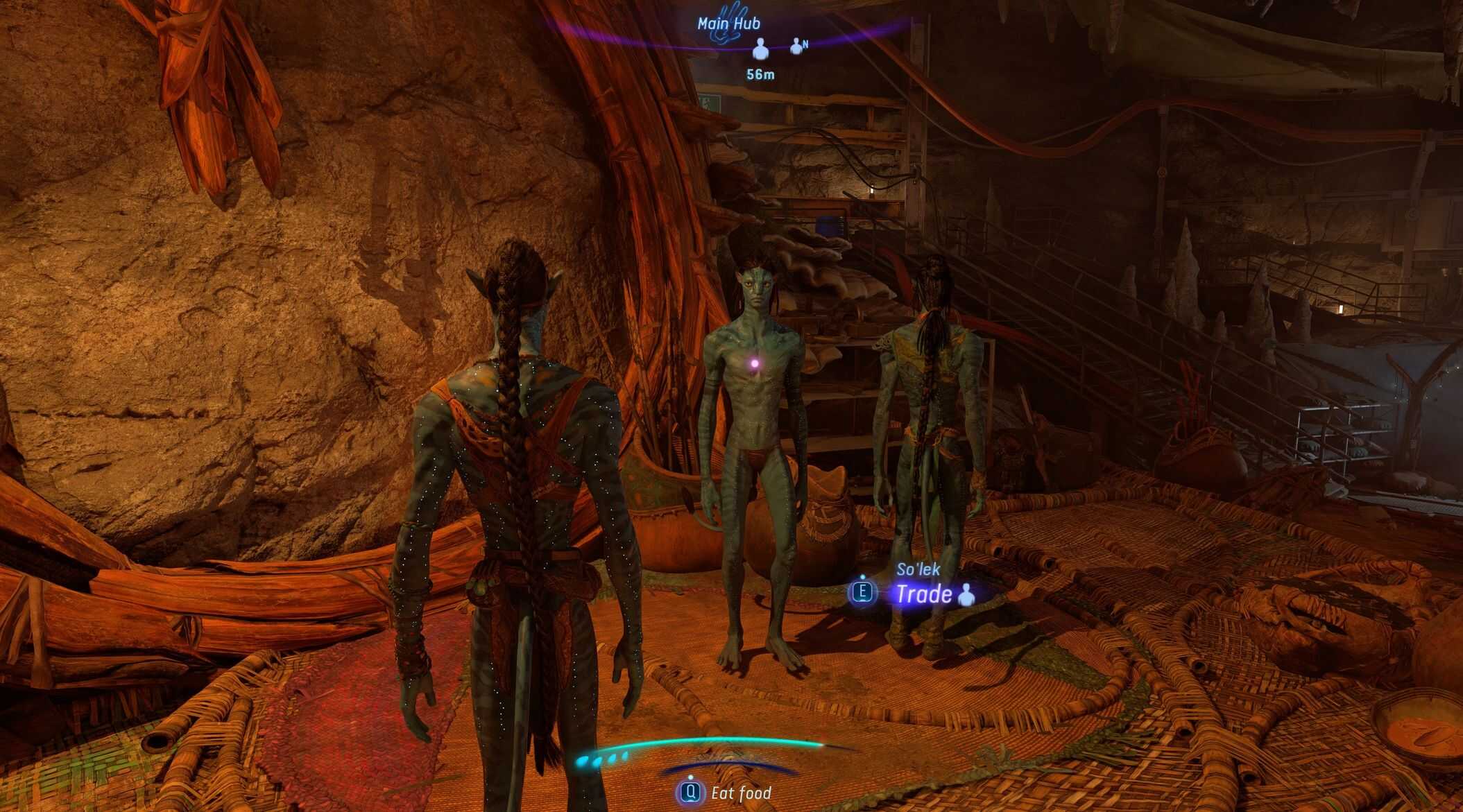Select the compass person marker labeled N
The image size is (1463, 812).
(798, 46)
